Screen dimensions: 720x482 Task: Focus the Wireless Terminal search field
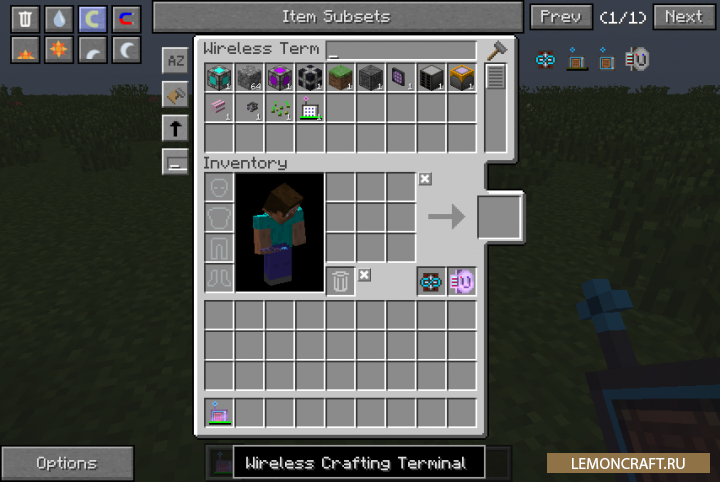point(401,50)
